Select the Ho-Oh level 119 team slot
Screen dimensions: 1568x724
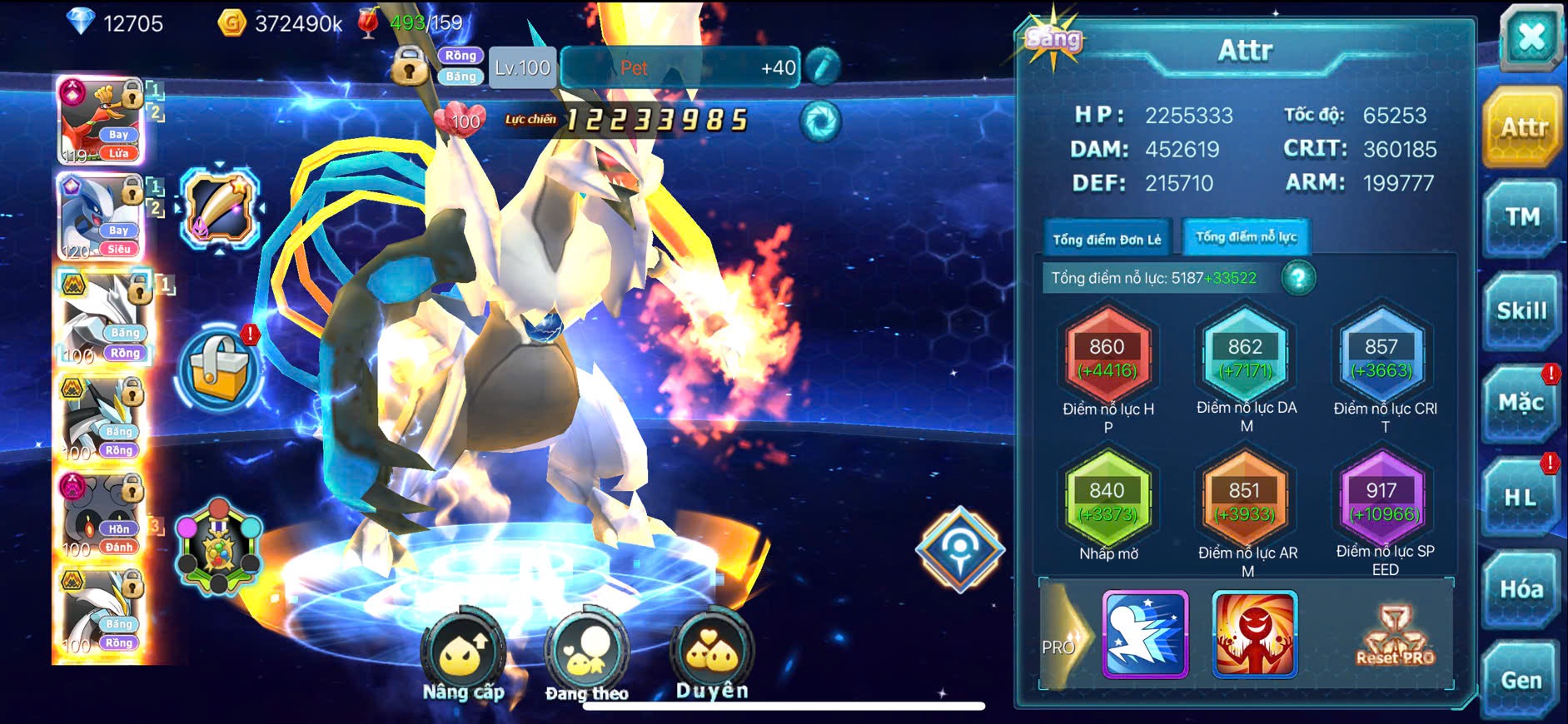(x=101, y=121)
